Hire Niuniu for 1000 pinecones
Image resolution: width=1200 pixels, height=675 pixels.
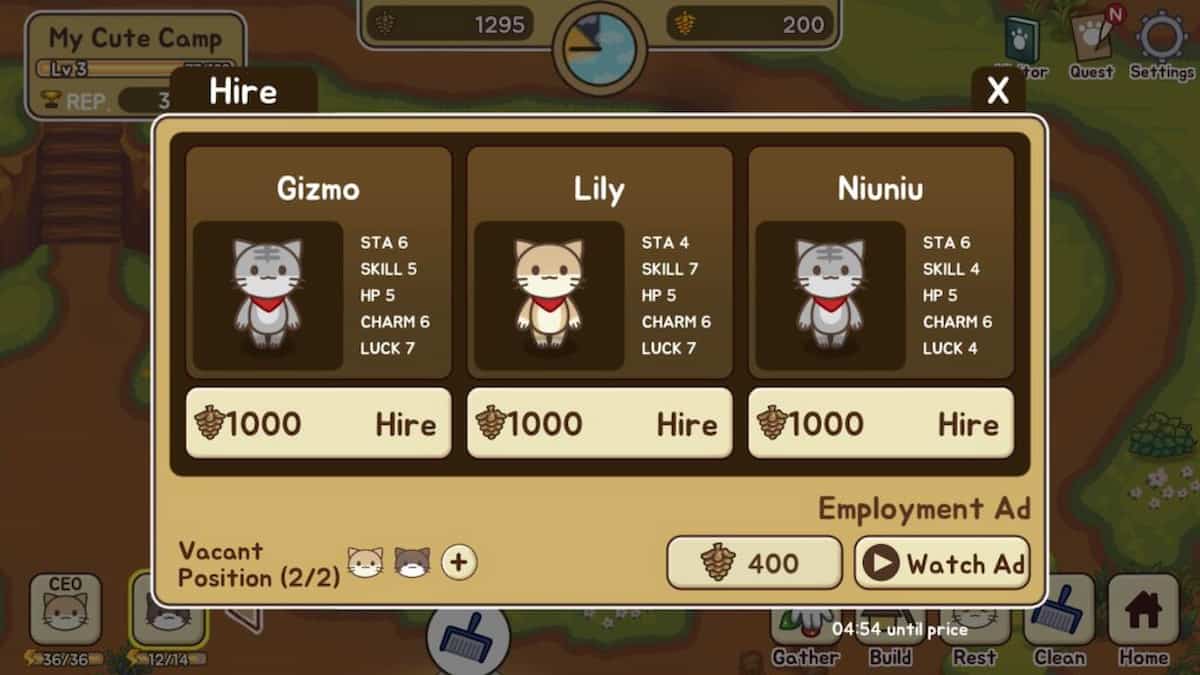click(880, 424)
